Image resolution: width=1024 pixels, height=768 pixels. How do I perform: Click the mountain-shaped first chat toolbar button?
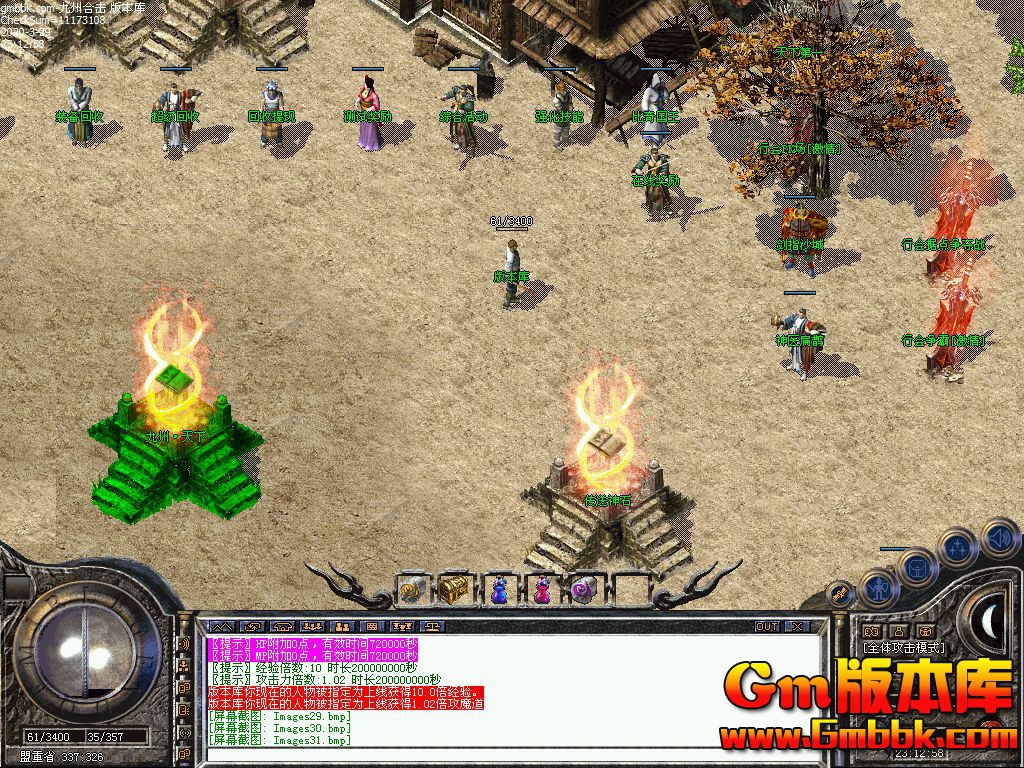(221, 627)
